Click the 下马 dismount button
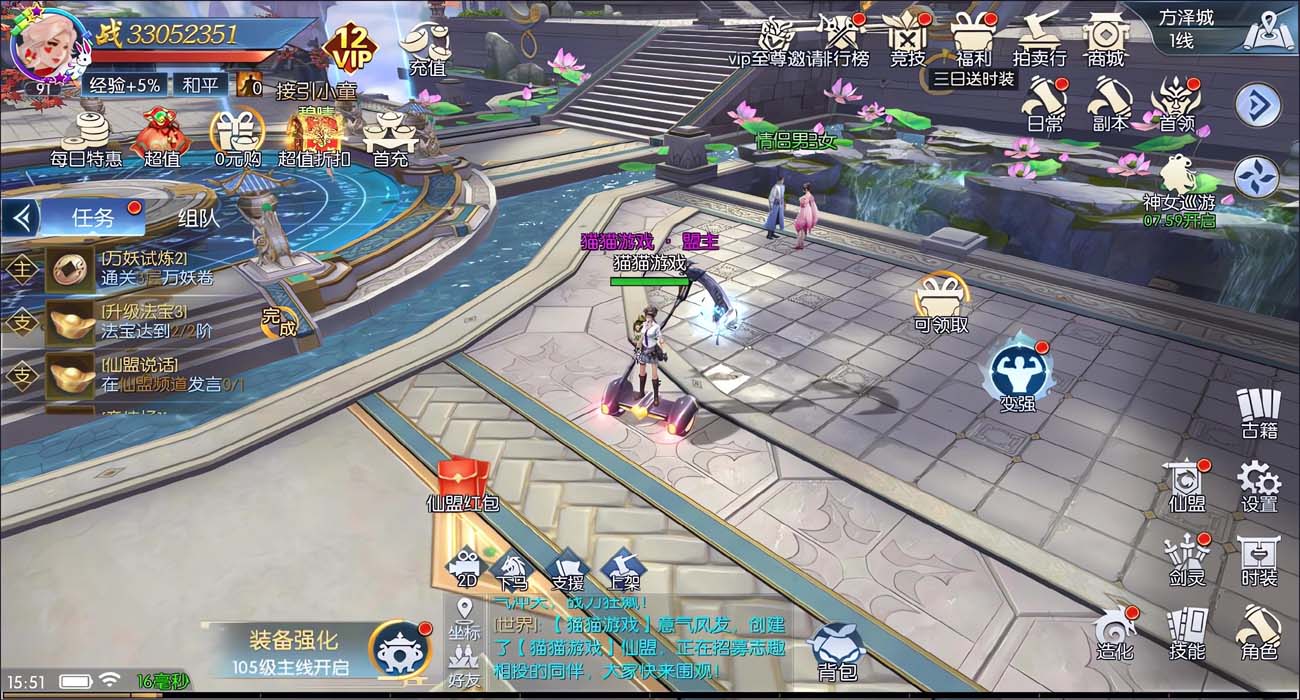 [x=511, y=569]
